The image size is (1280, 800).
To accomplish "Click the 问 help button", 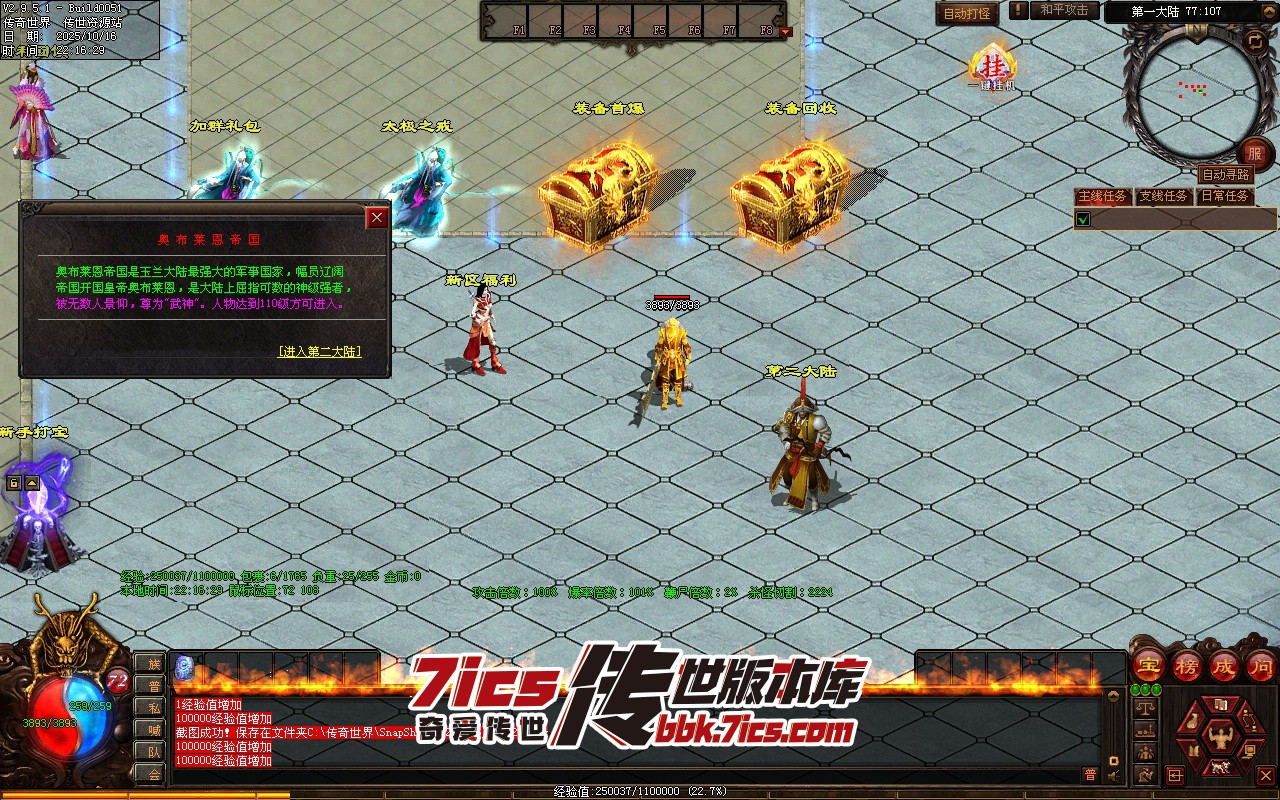I will [1261, 666].
